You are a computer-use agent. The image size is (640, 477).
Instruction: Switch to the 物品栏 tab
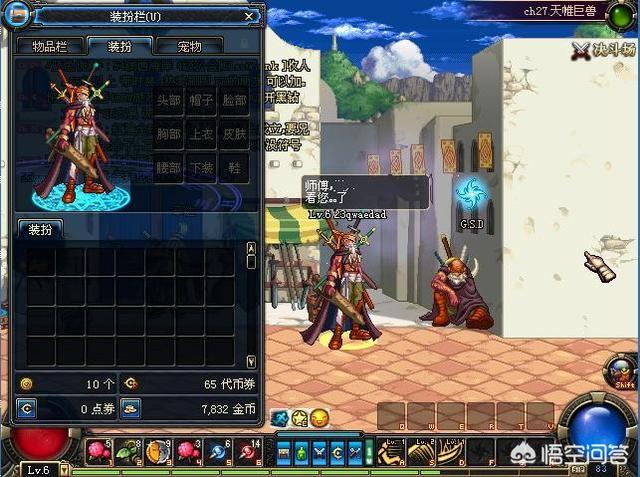49,46
